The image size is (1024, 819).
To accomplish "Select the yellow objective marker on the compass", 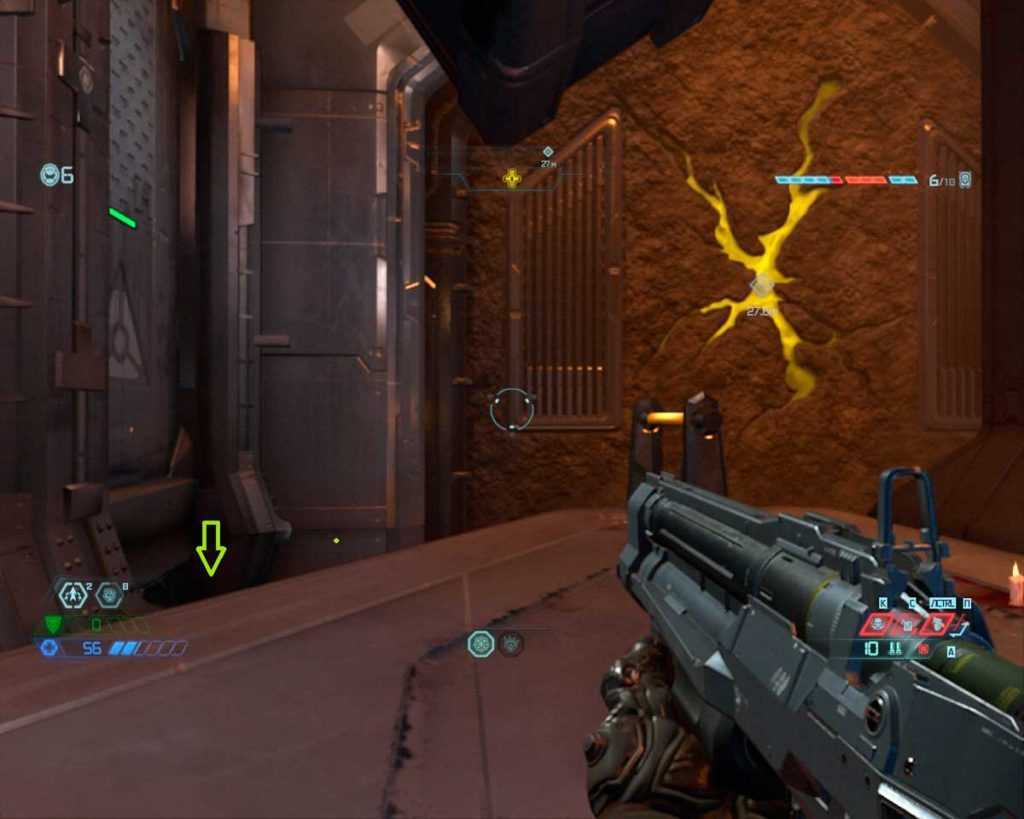I will 512,179.
